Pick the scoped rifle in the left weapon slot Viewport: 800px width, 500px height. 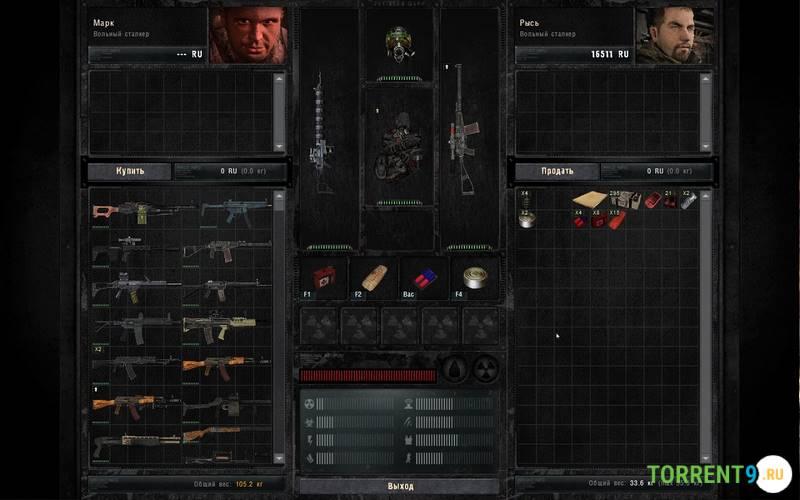pos(322,132)
